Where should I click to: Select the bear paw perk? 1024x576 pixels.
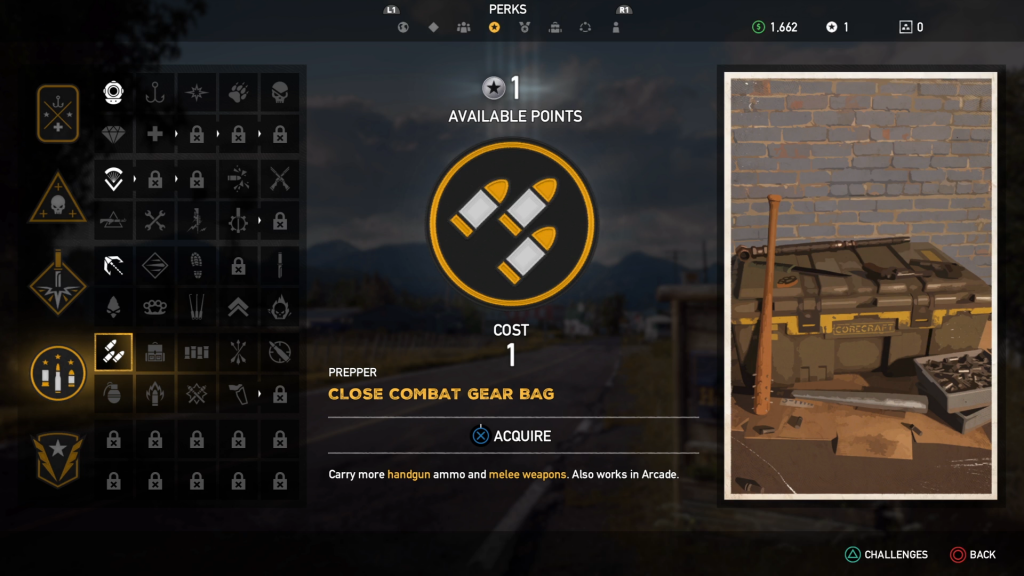(x=238, y=93)
